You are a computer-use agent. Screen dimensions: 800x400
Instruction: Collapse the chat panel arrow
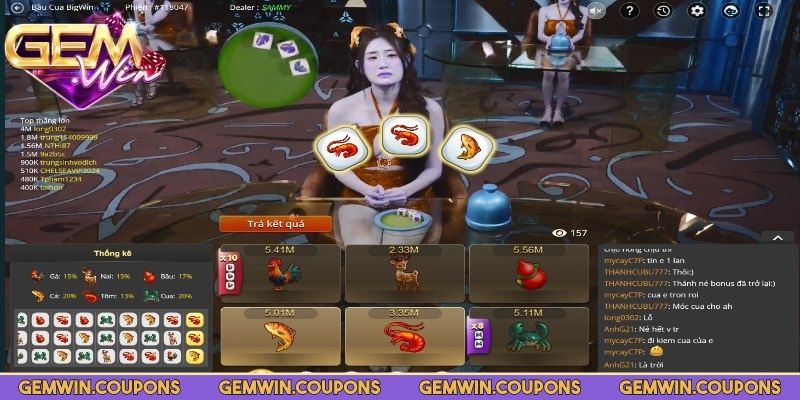pyautogui.click(x=777, y=238)
